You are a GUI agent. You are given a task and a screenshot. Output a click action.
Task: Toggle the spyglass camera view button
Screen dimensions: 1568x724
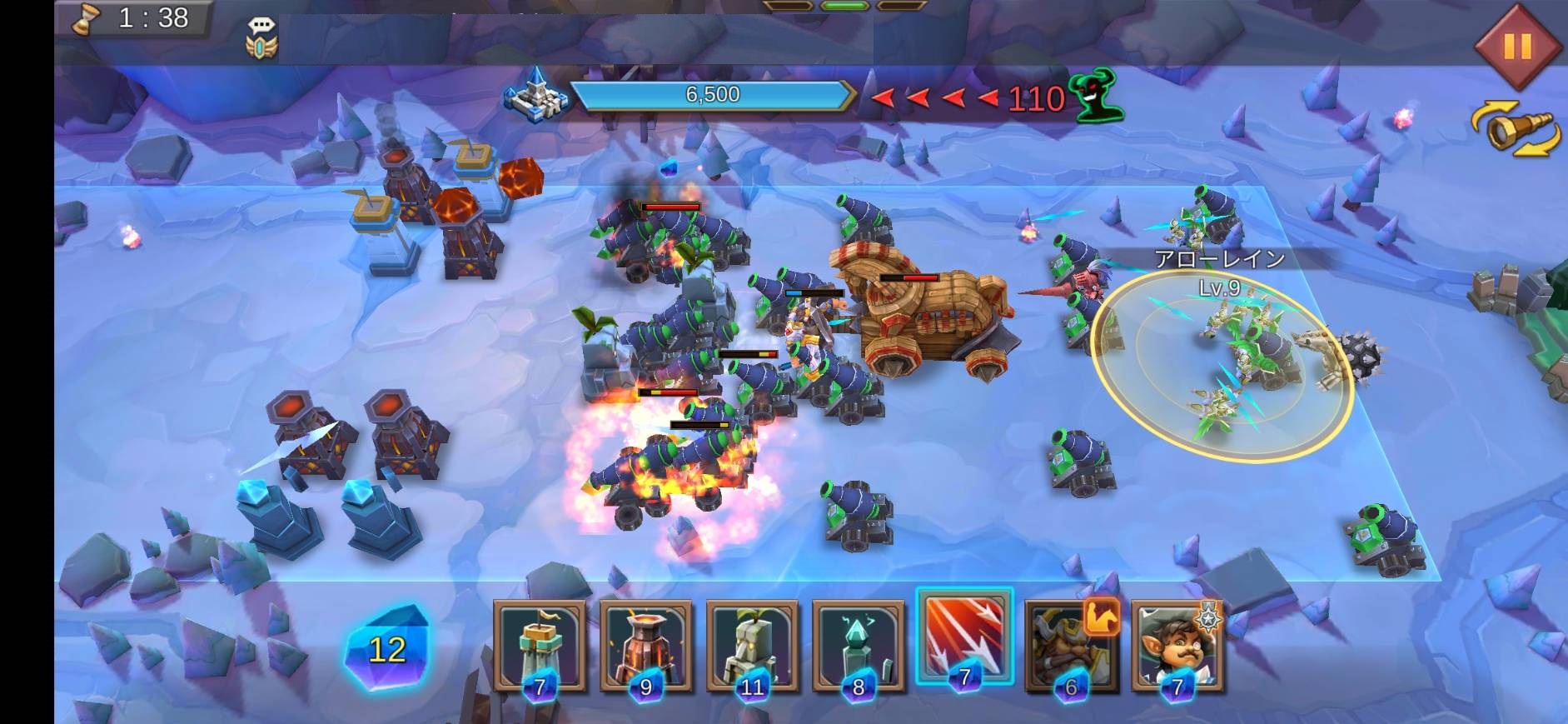pyautogui.click(x=1515, y=129)
